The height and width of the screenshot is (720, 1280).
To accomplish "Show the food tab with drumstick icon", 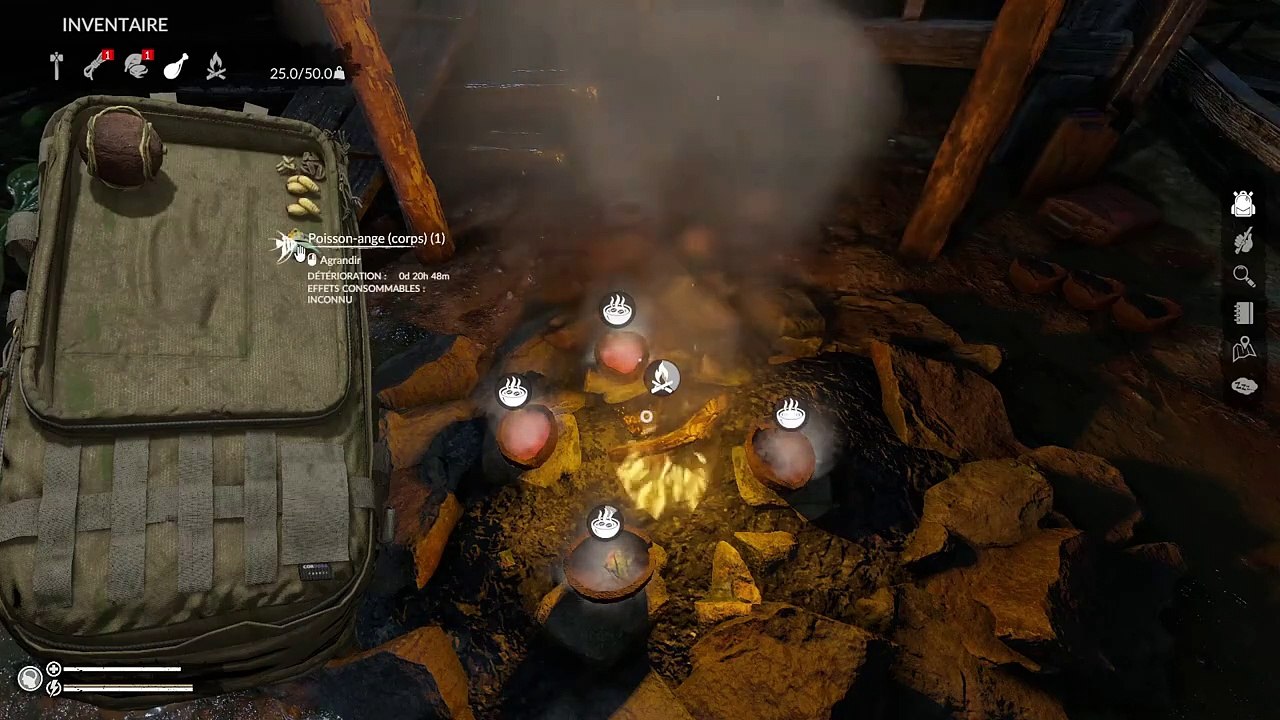I will tap(176, 66).
